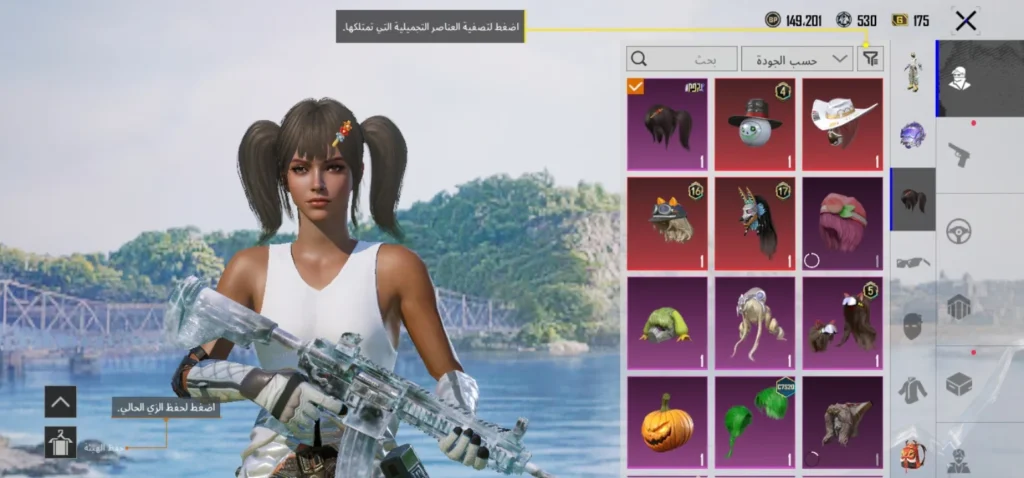The height and width of the screenshot is (478, 1024).
Task: Switch to the jacket clothing subcategory
Action: tap(912, 390)
